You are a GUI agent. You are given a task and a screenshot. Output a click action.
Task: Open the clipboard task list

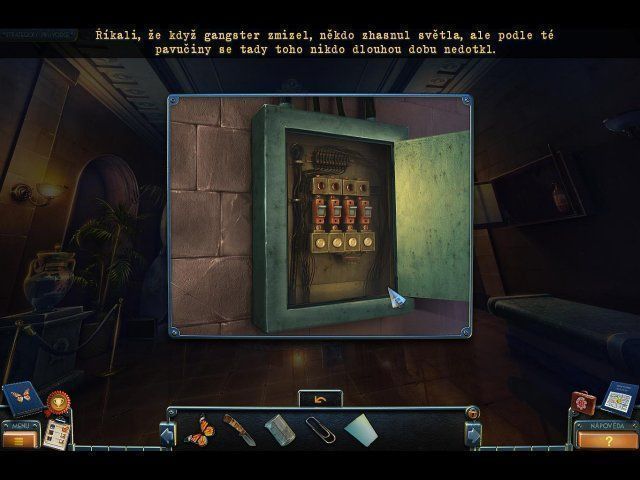[56, 433]
